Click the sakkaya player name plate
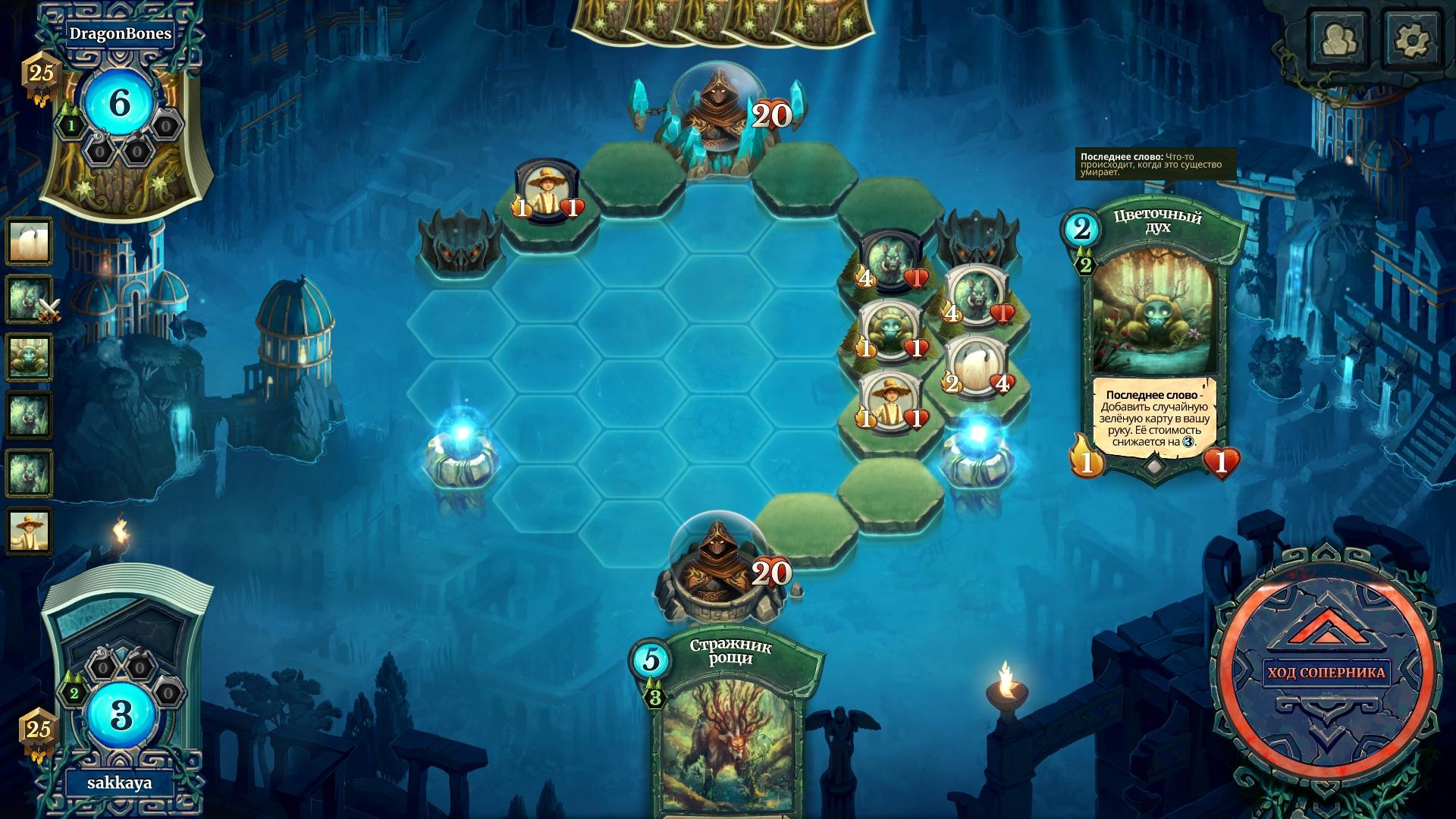Screen dimensions: 1456x819 point(119,783)
